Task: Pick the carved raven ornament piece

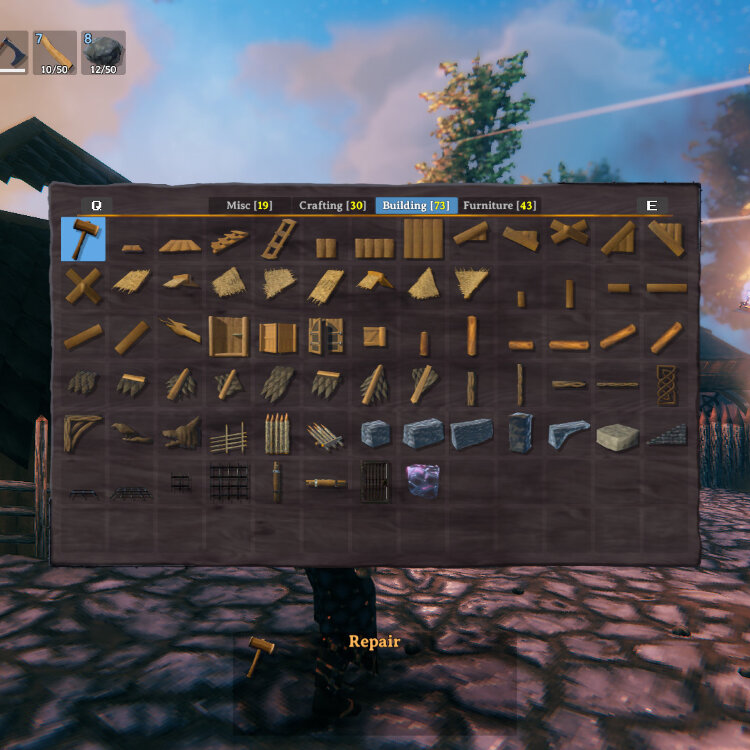Action: 131,433
